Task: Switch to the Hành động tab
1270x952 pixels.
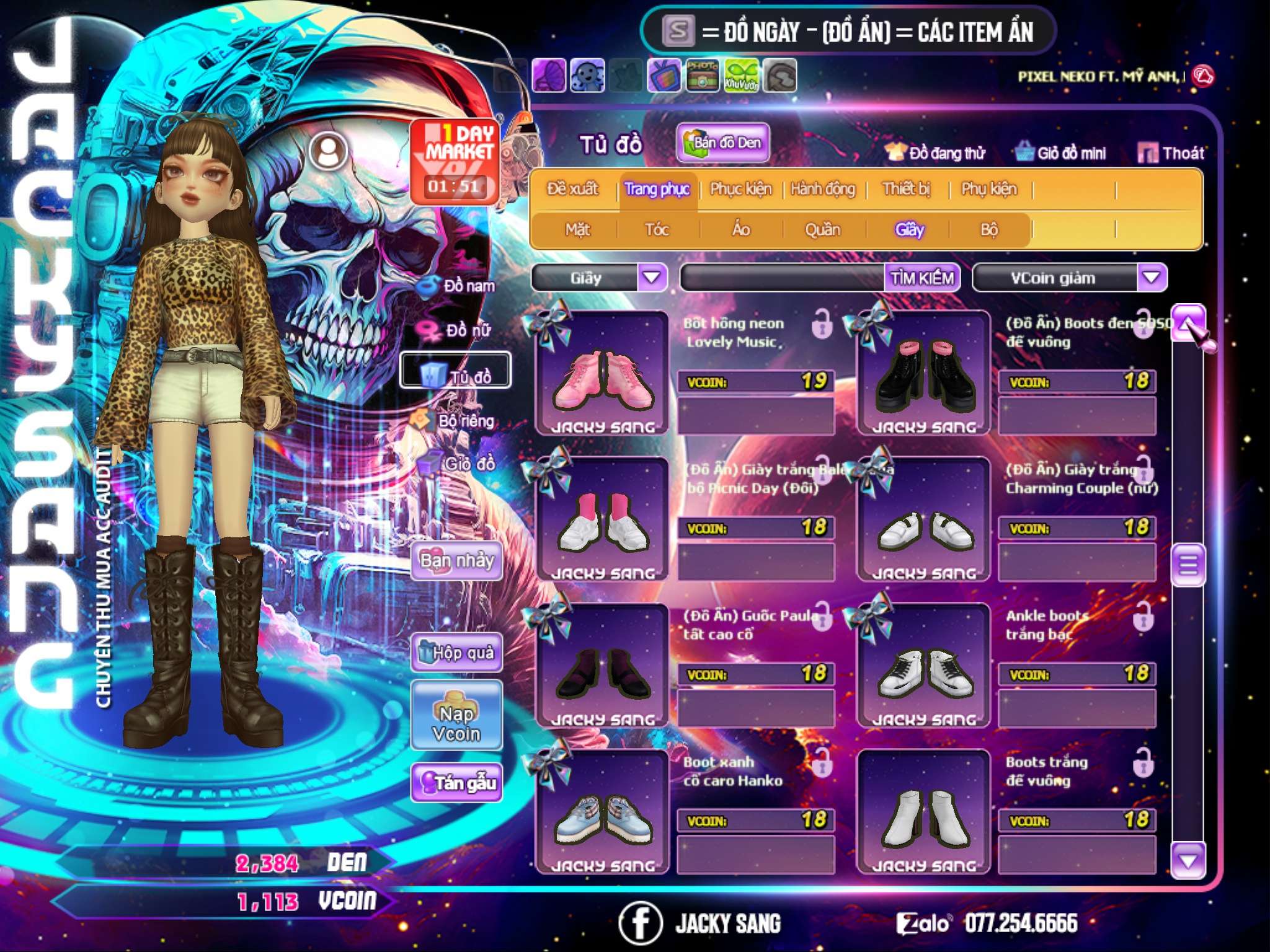Action: 823,189
